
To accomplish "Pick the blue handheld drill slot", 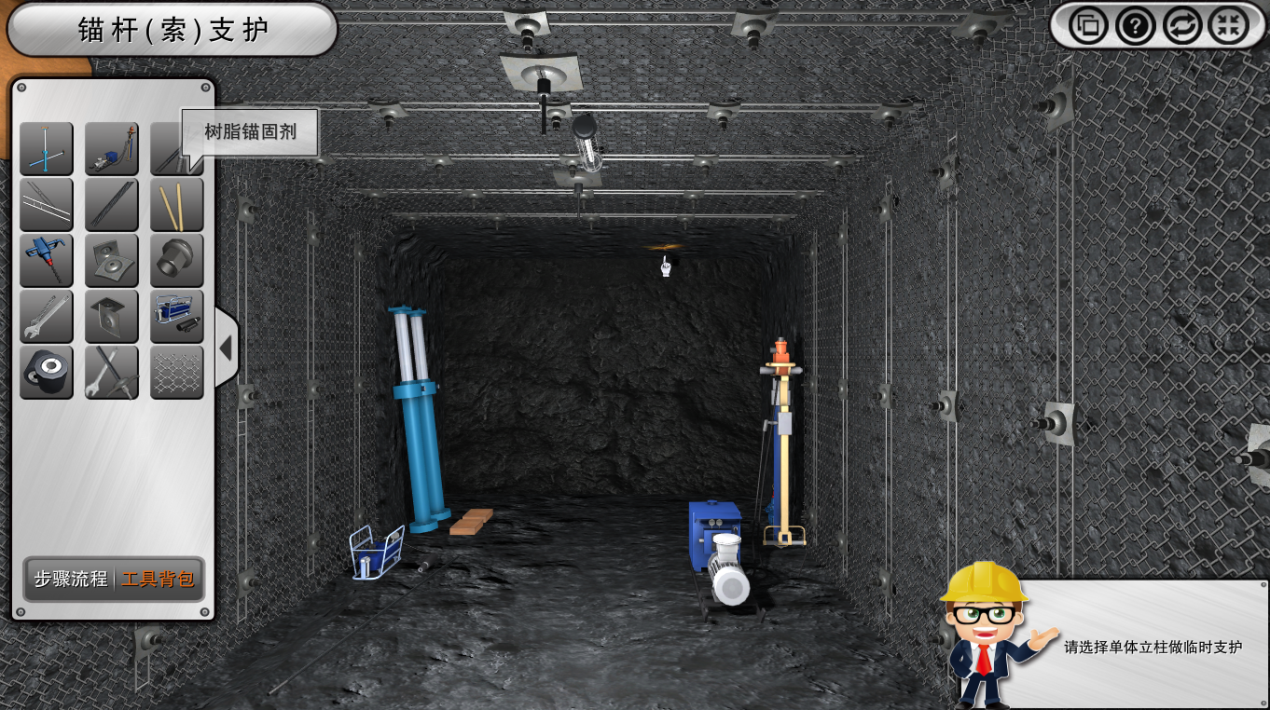I will pyautogui.click(x=46, y=261).
